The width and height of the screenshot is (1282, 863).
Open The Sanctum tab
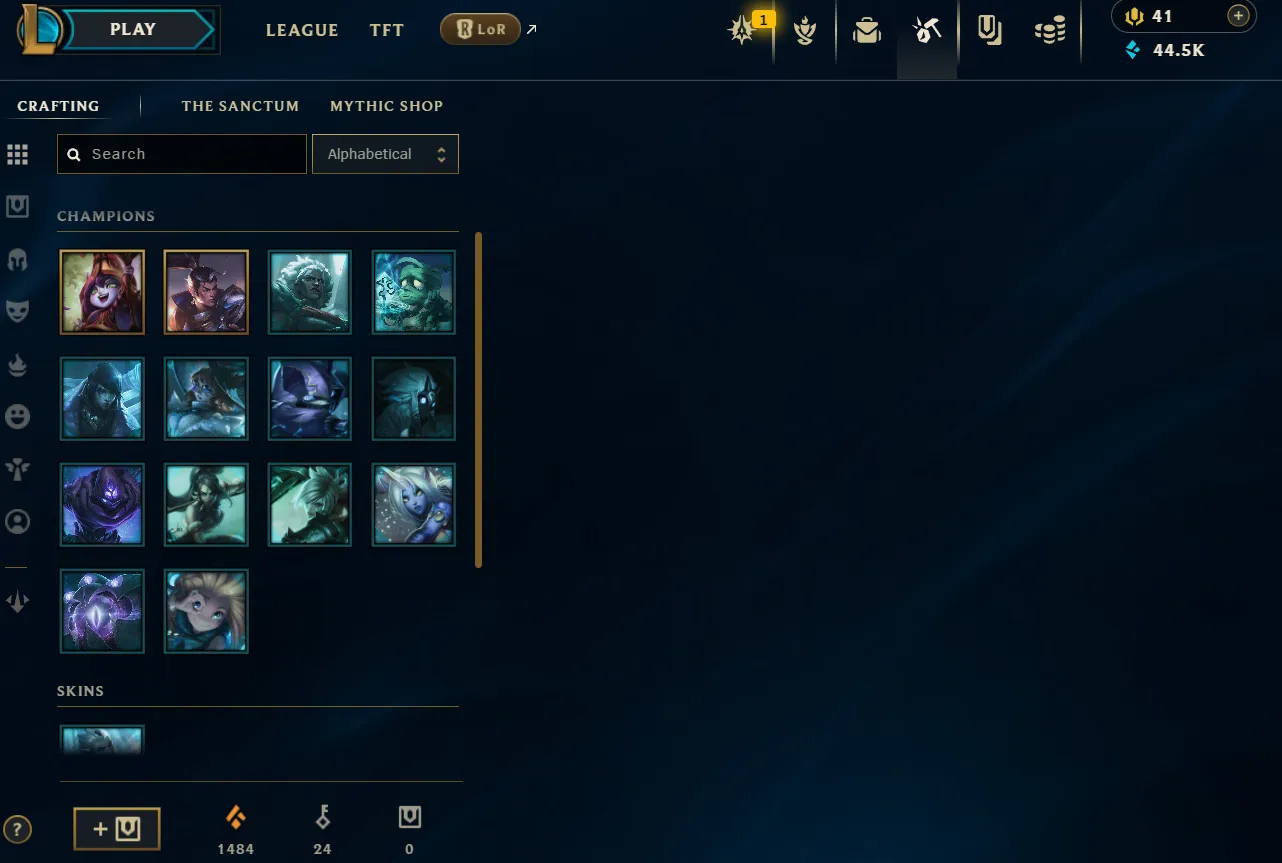[240, 106]
